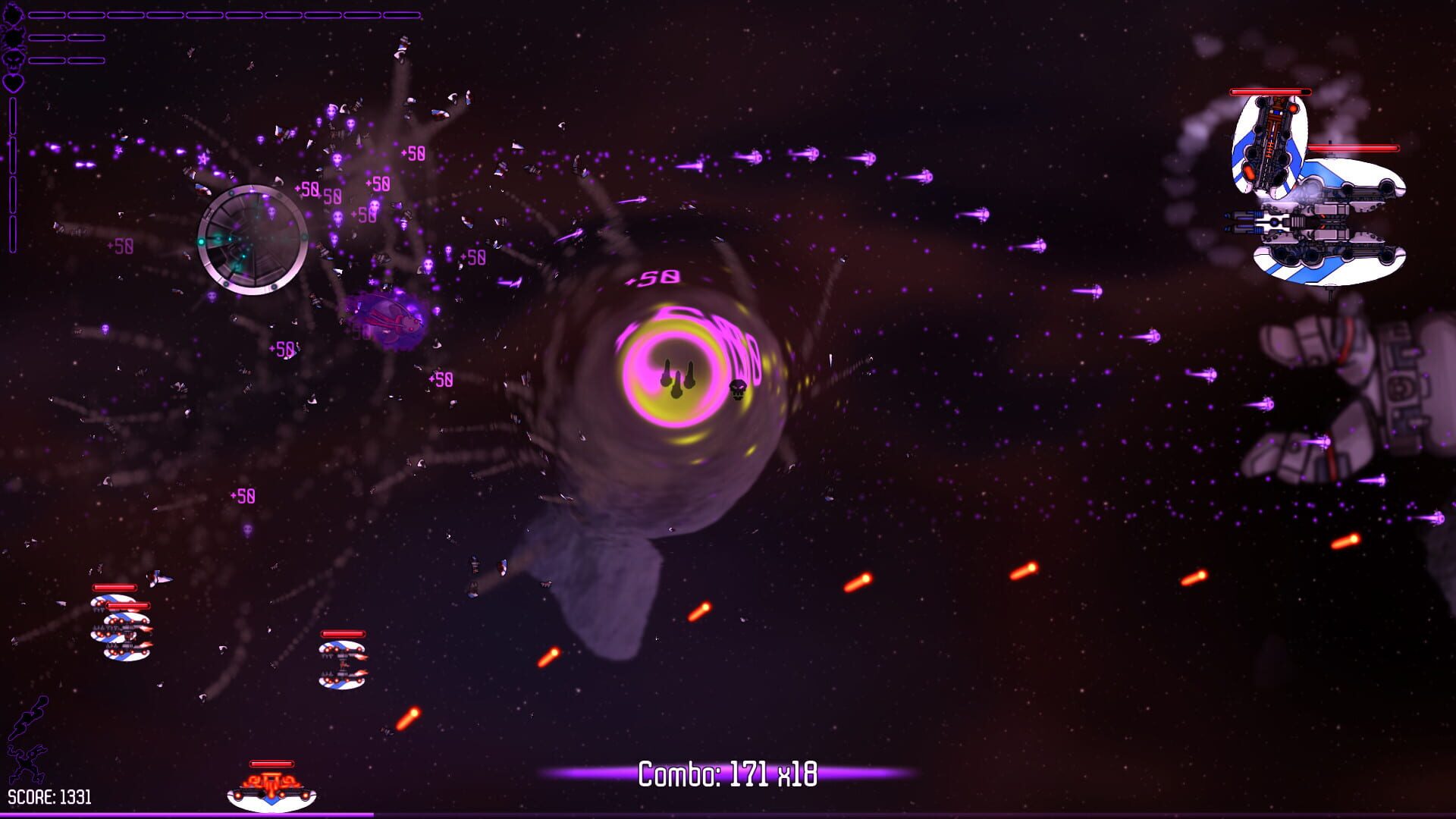The height and width of the screenshot is (819, 1456).
Task: Click the Combo: 171 x18 counter
Action: [728, 773]
